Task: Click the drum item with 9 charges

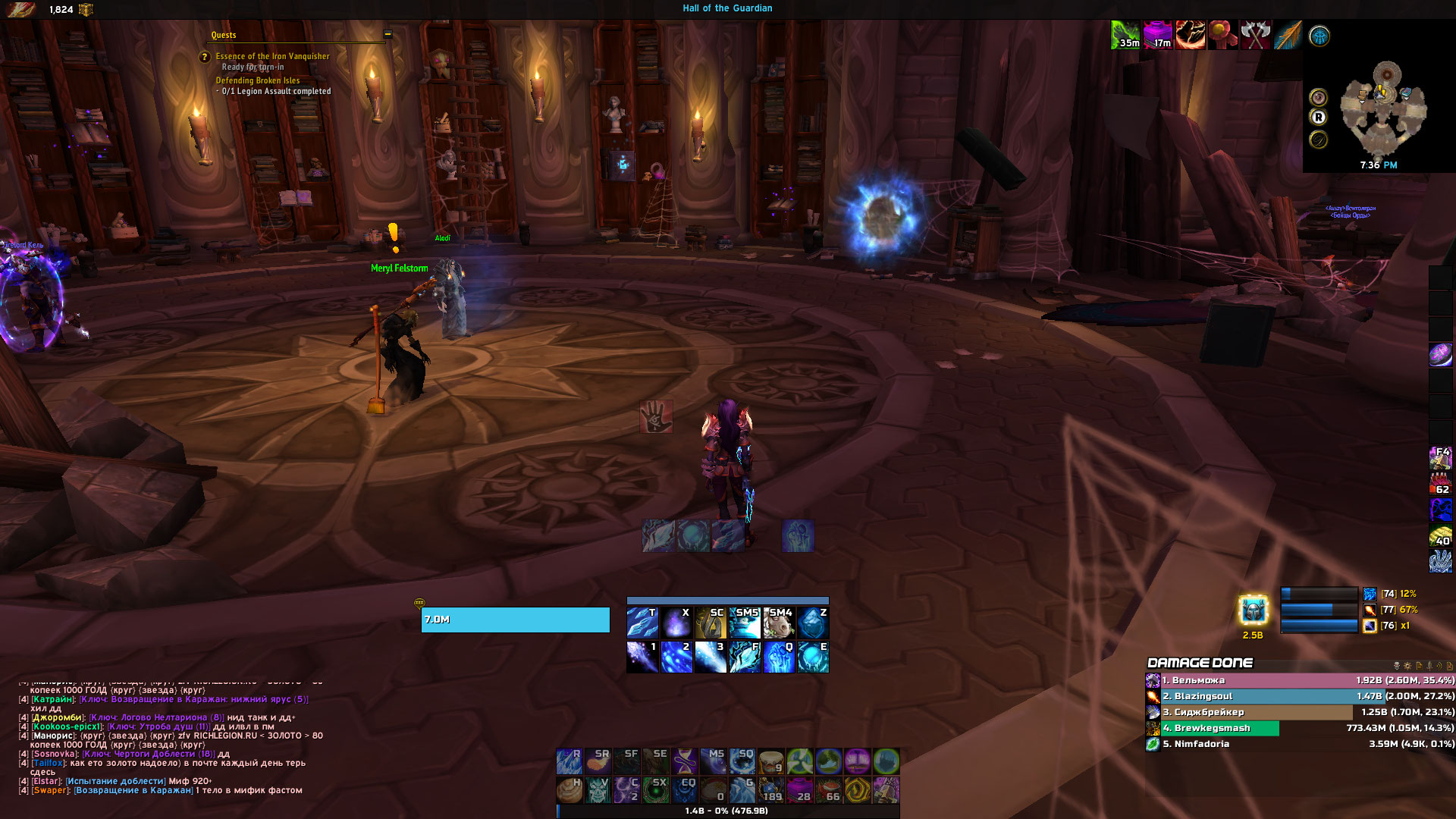Action: 770,761
